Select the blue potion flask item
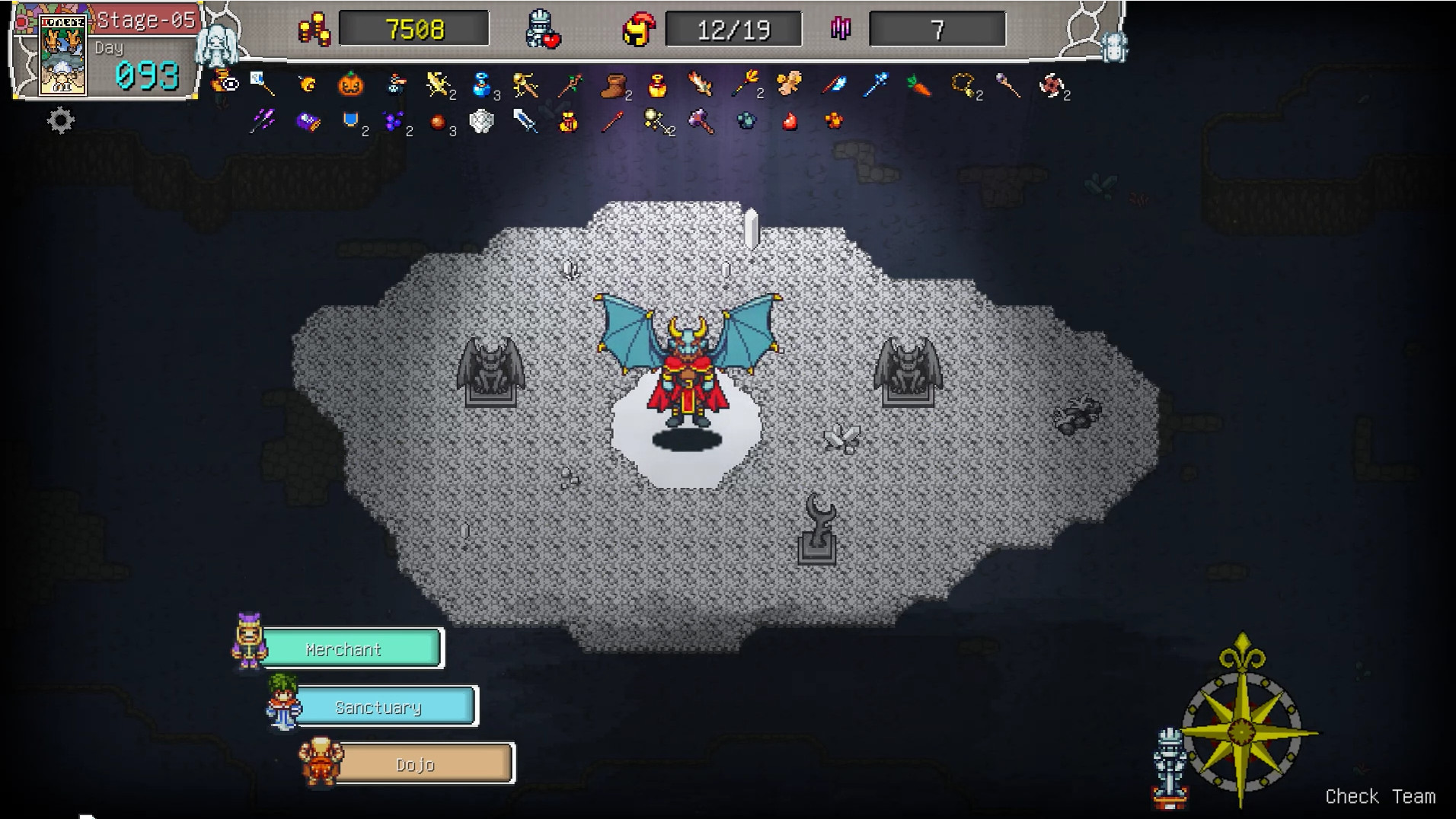Viewport: 1456px width, 819px height. [481, 85]
